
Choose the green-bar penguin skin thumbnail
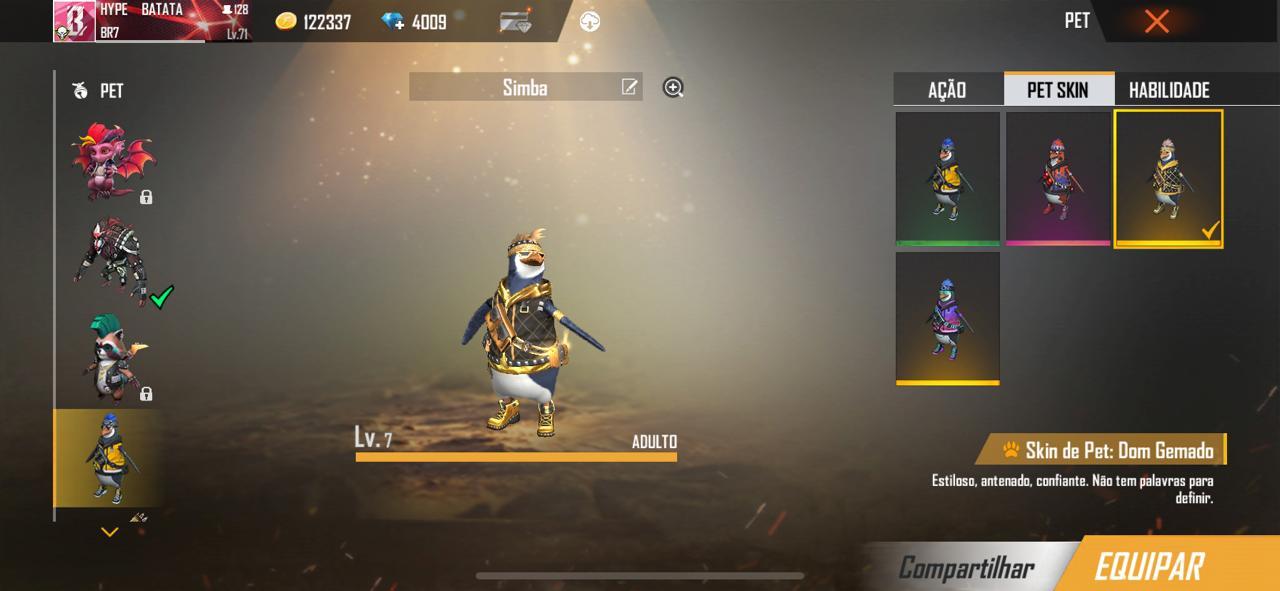click(947, 178)
